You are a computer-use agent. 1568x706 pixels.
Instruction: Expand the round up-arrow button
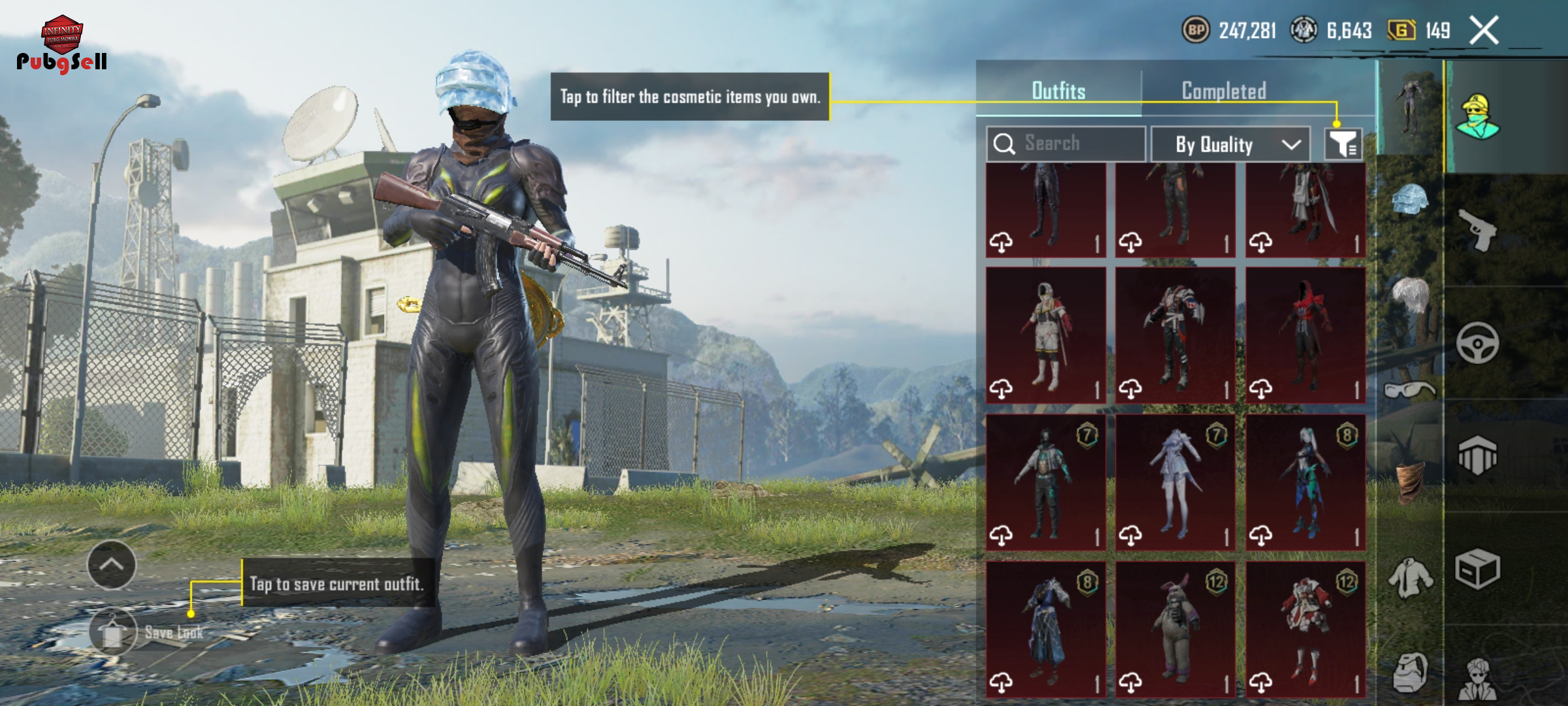tap(112, 565)
